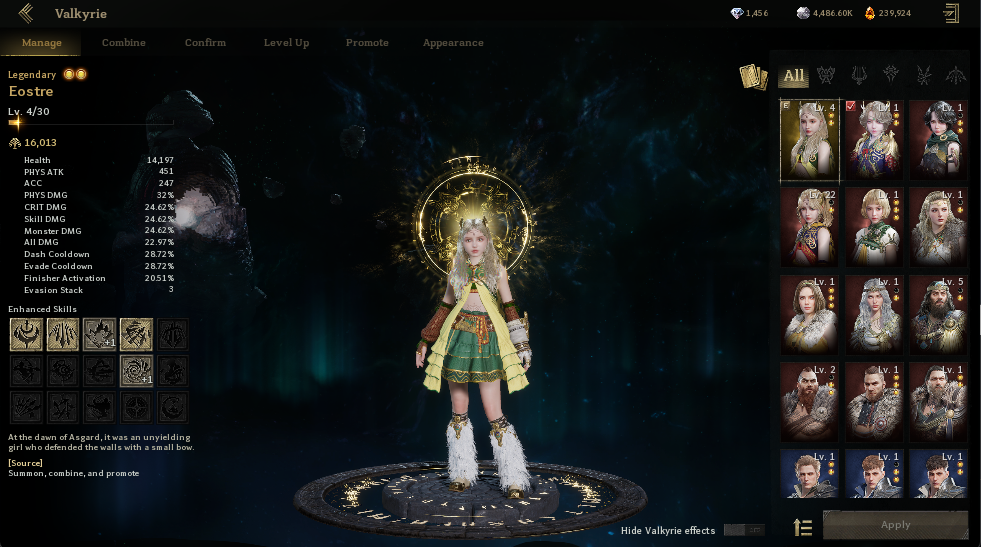Image resolution: width=981 pixels, height=547 pixels.
Task: Select the All filter for Valkyries
Action: (794, 75)
